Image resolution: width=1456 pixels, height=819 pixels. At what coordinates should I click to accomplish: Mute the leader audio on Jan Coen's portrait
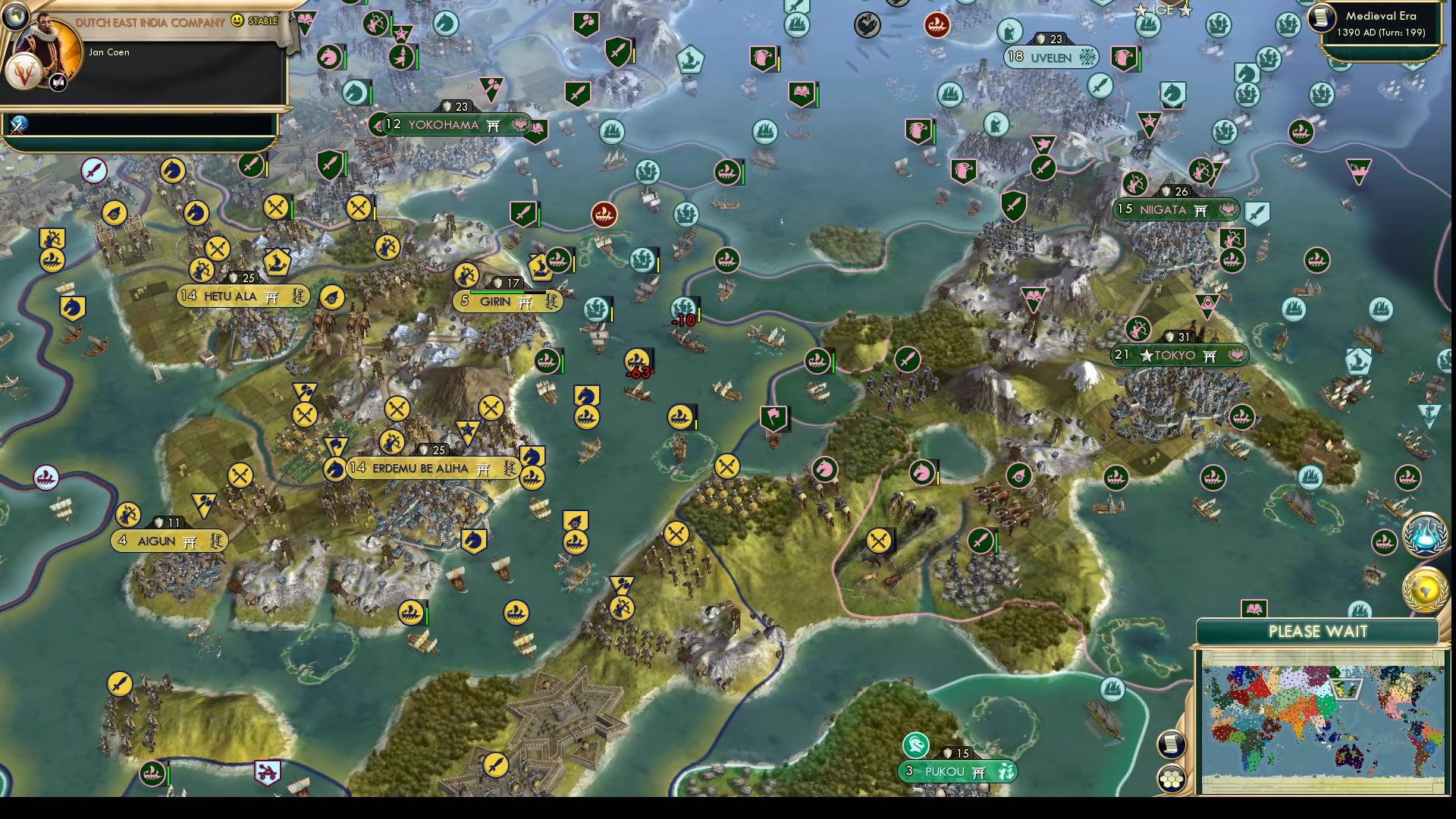pyautogui.click(x=58, y=81)
